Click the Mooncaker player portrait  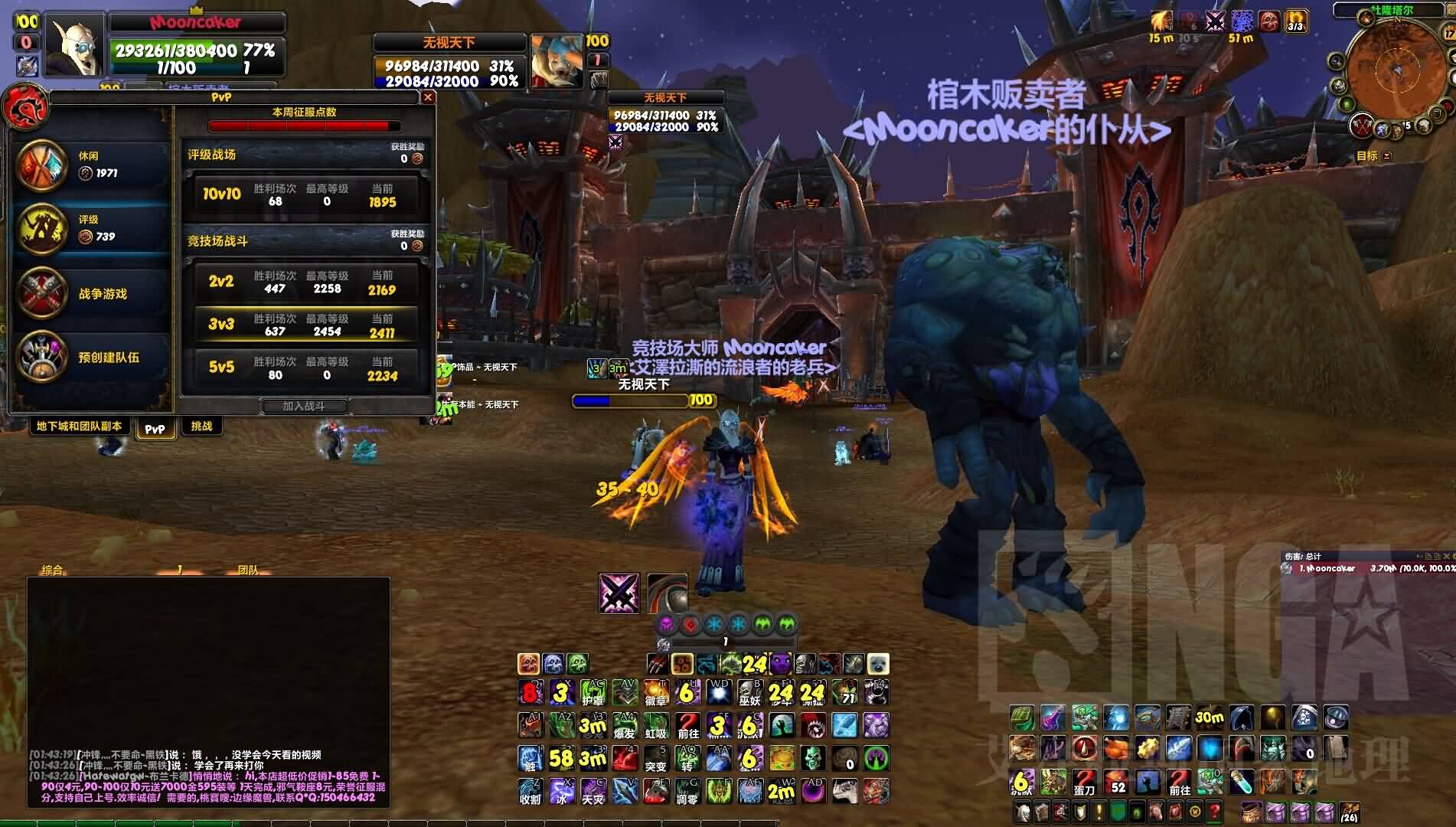point(75,47)
